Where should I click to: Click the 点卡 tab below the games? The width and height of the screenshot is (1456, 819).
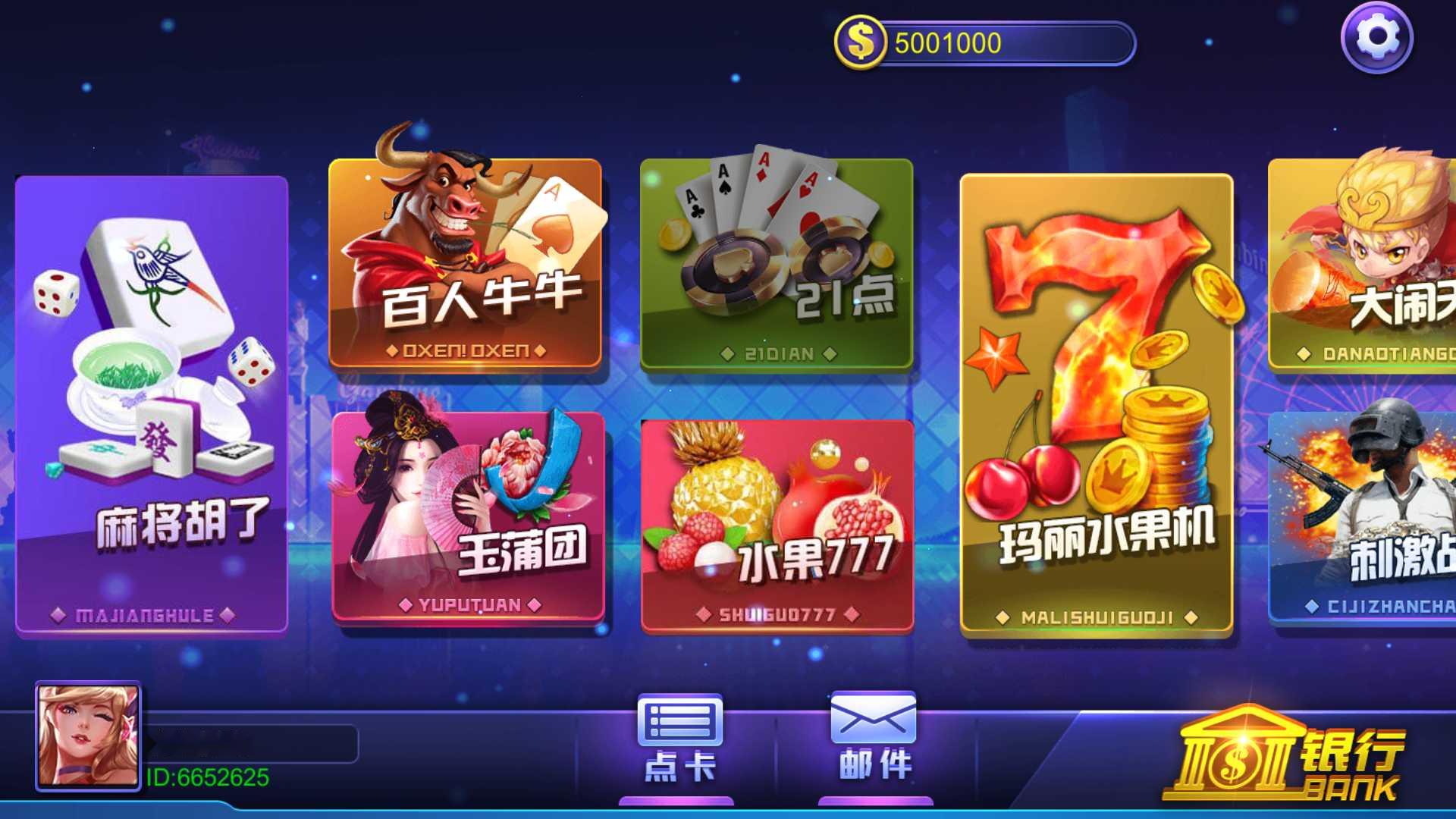pos(681,766)
